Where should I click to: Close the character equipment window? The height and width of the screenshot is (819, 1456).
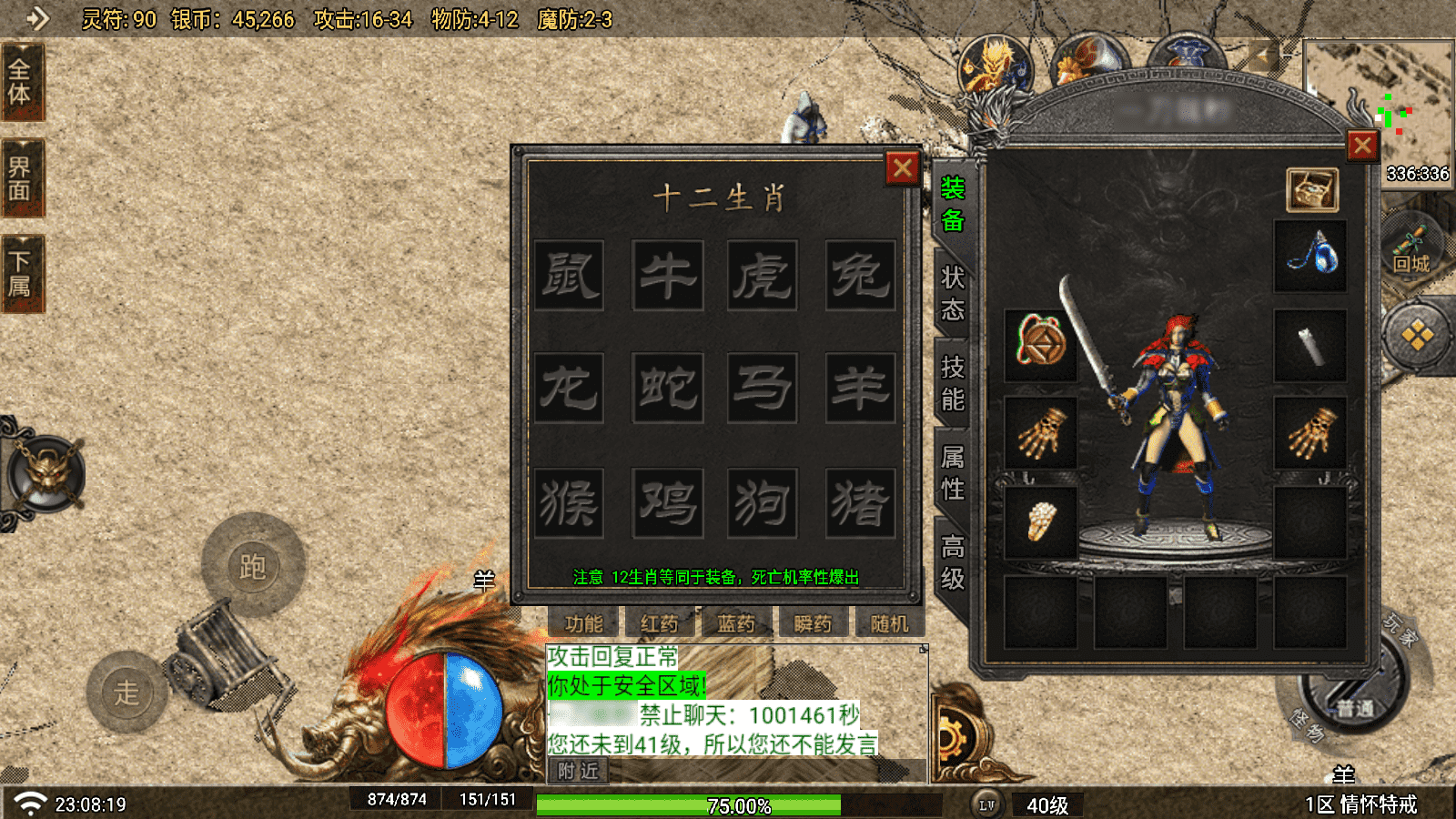pos(1361,146)
